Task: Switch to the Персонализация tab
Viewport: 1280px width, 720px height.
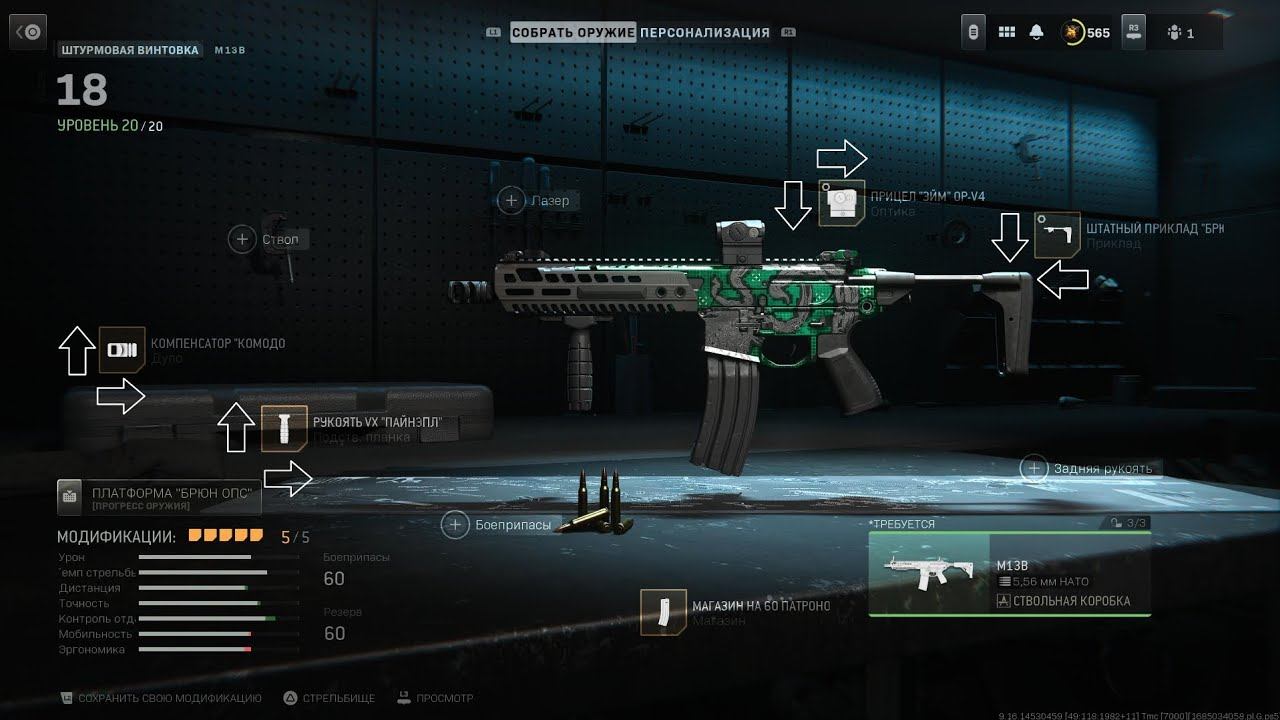Action: click(705, 32)
